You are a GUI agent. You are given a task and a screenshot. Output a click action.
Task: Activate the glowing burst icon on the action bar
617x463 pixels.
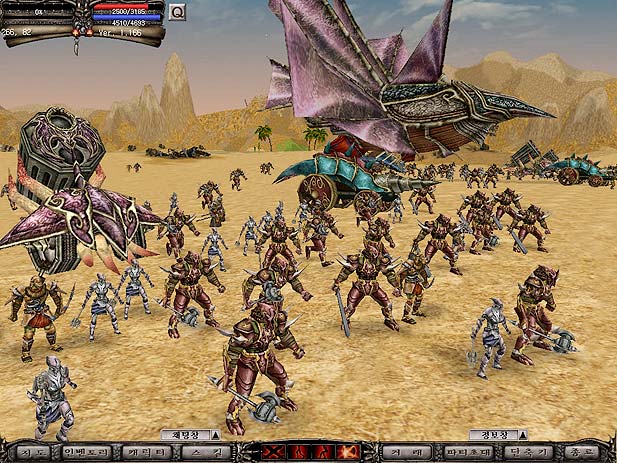pyautogui.click(x=348, y=452)
